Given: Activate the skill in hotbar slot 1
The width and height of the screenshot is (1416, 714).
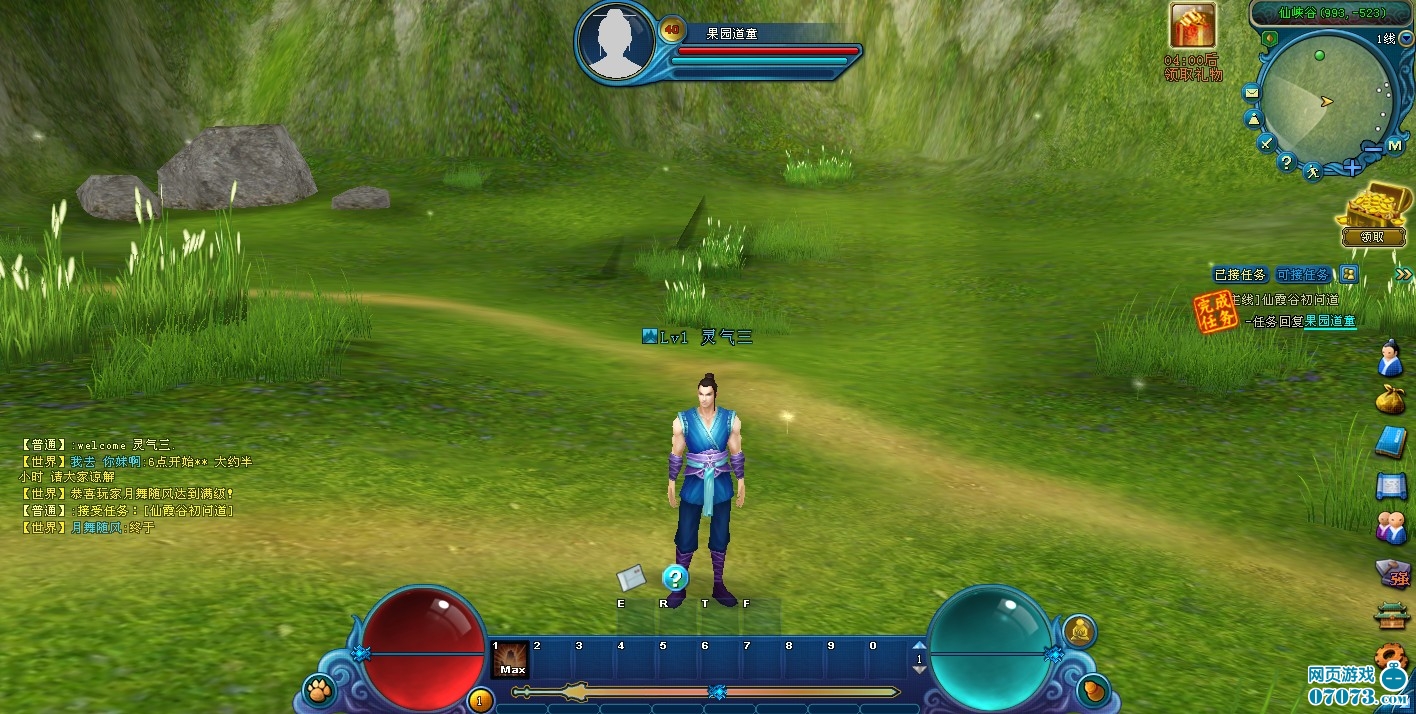Looking at the screenshot, I should coord(511,660).
